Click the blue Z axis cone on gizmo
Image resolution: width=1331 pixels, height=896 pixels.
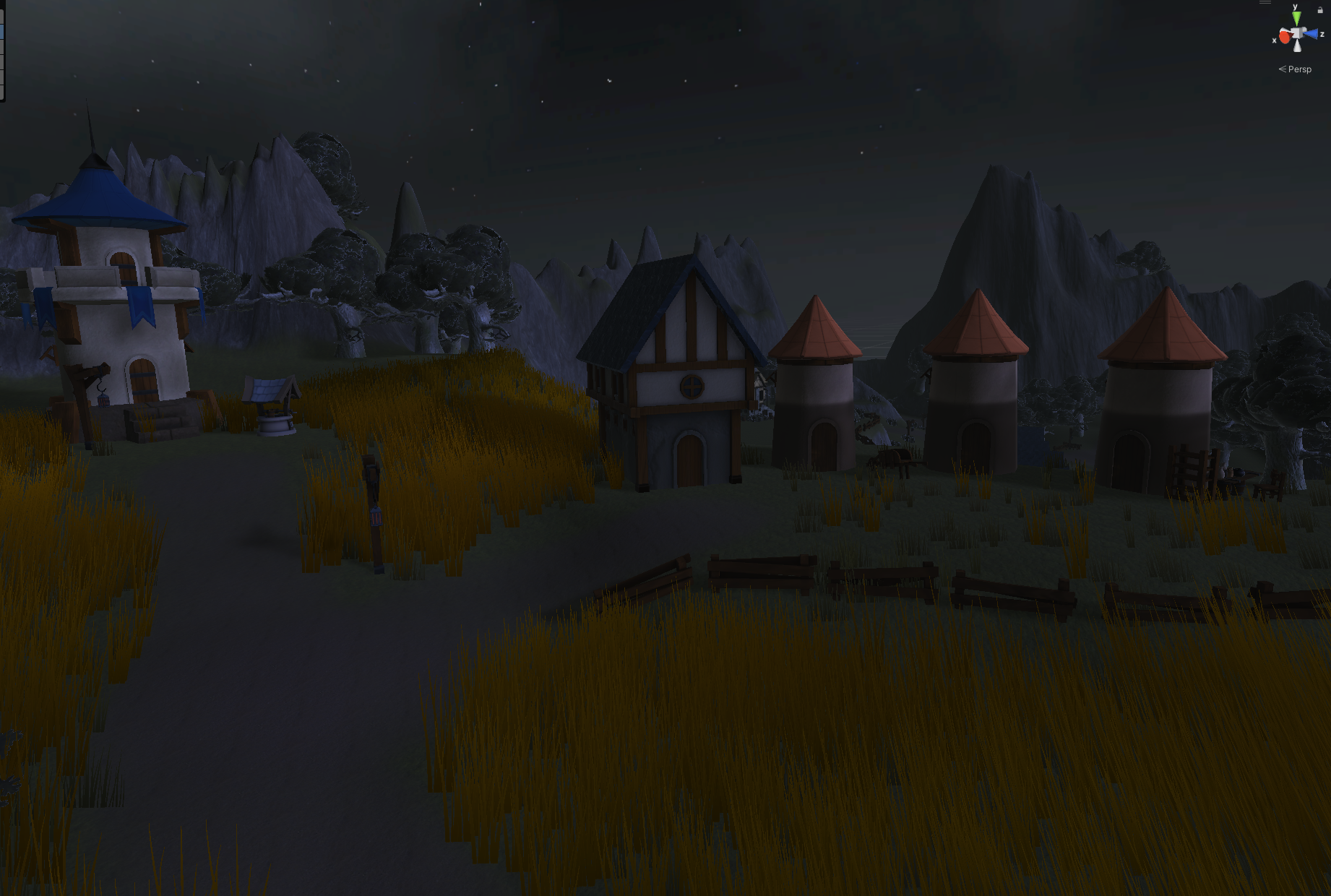point(1311,34)
